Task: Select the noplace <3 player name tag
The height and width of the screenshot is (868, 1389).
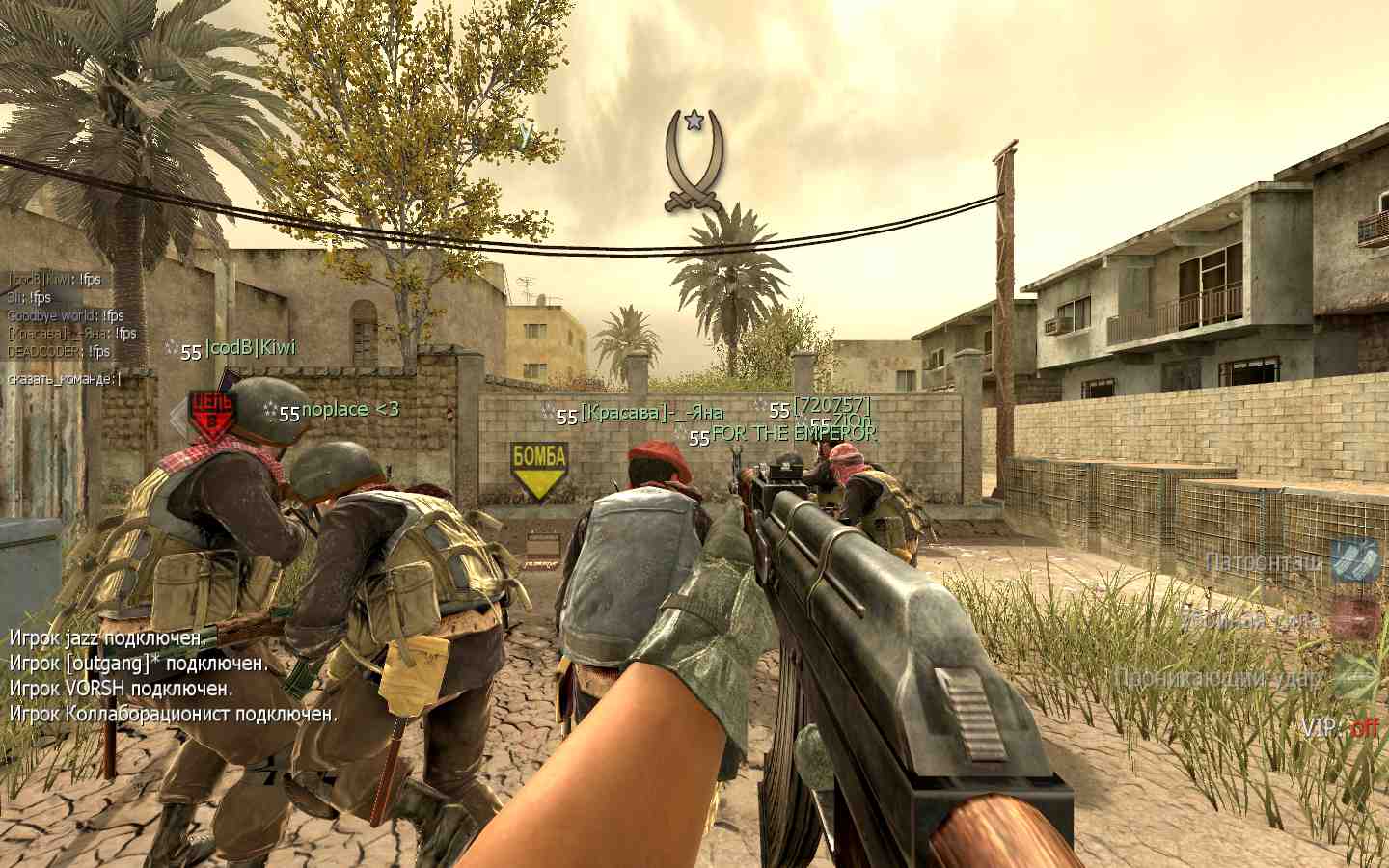Action: coord(349,410)
